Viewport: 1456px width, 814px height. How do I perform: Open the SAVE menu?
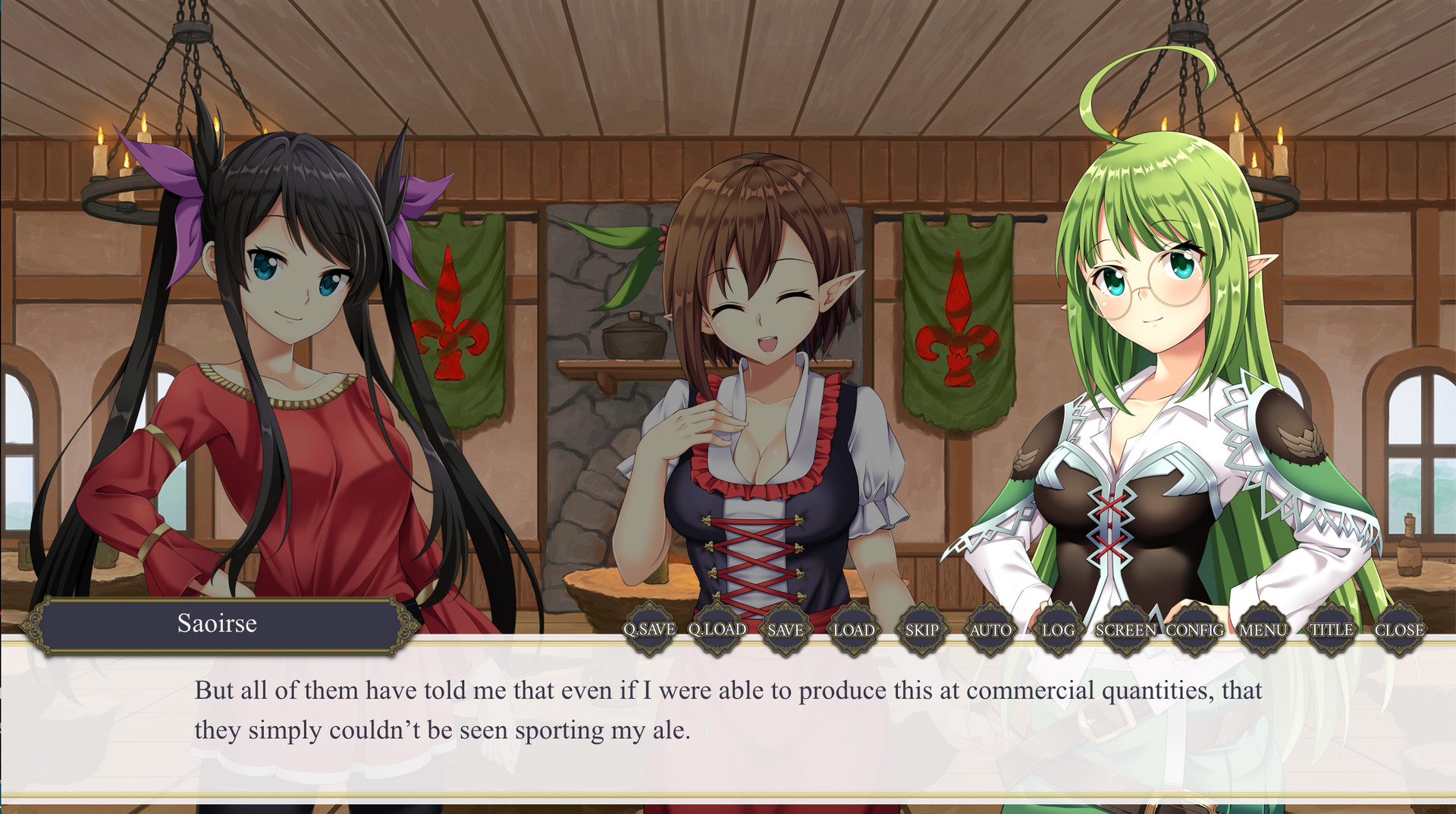click(784, 629)
